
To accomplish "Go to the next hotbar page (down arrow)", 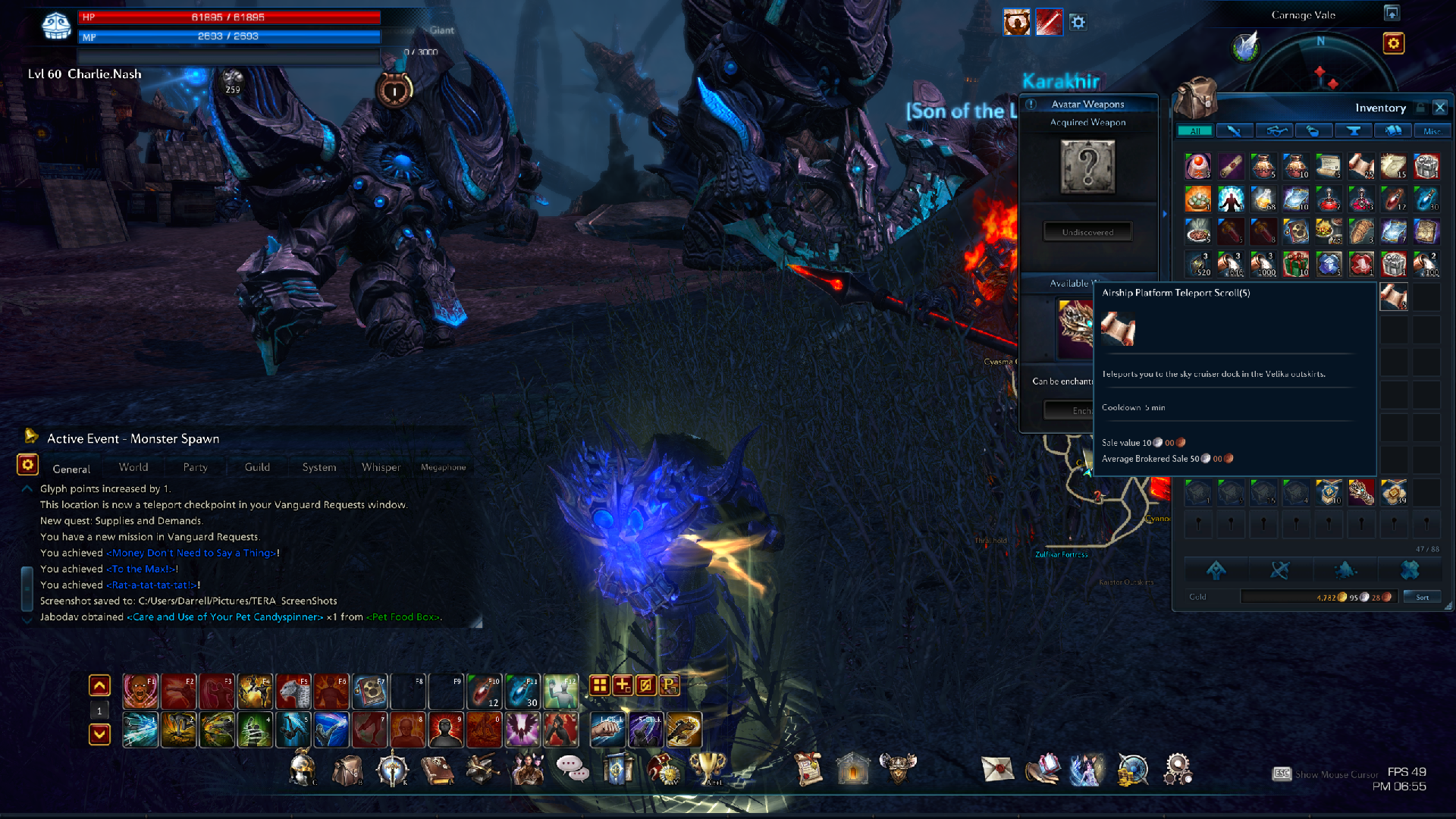I will click(x=99, y=734).
